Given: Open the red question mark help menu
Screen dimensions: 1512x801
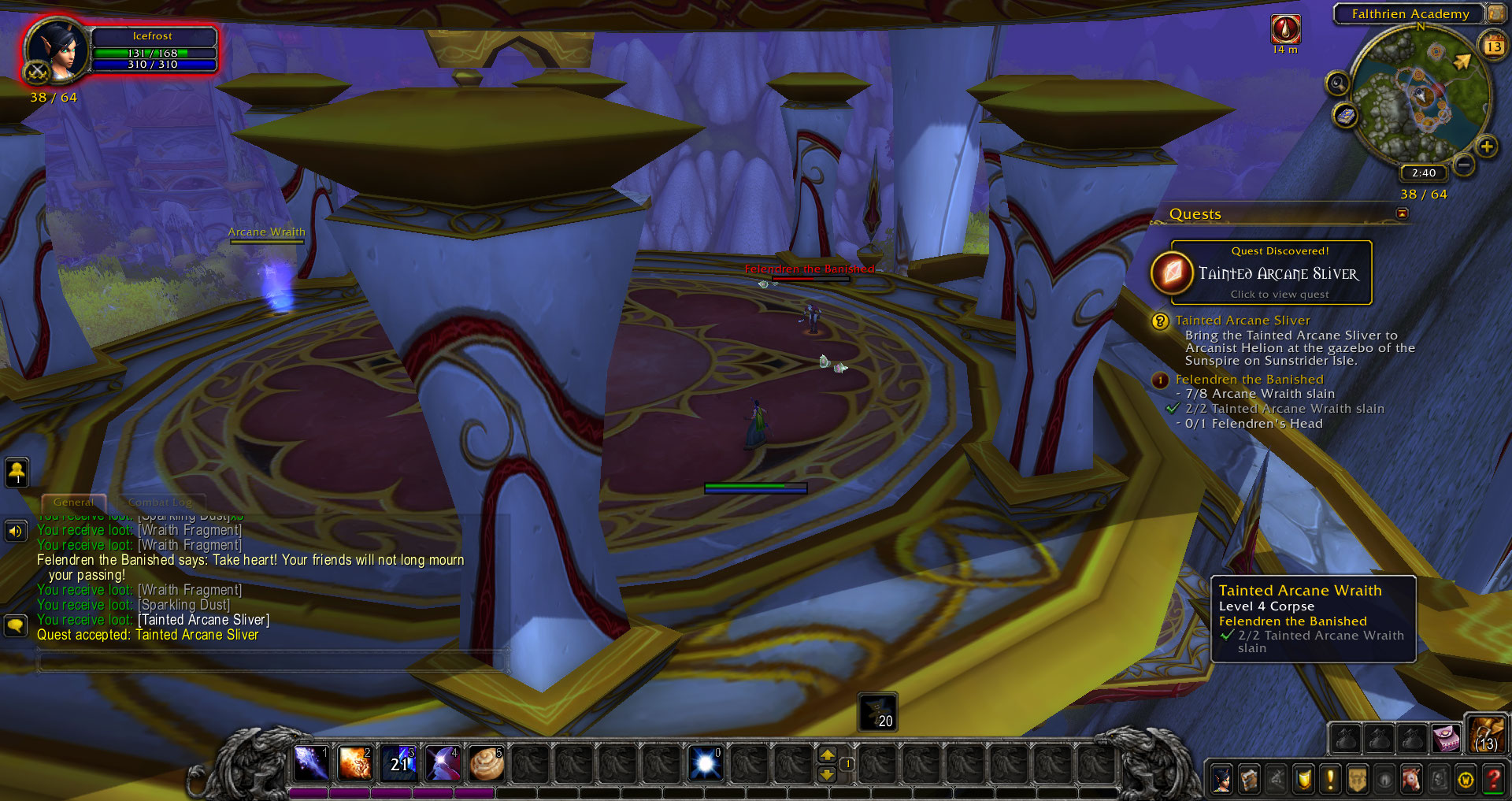Looking at the screenshot, I should tap(1494, 780).
